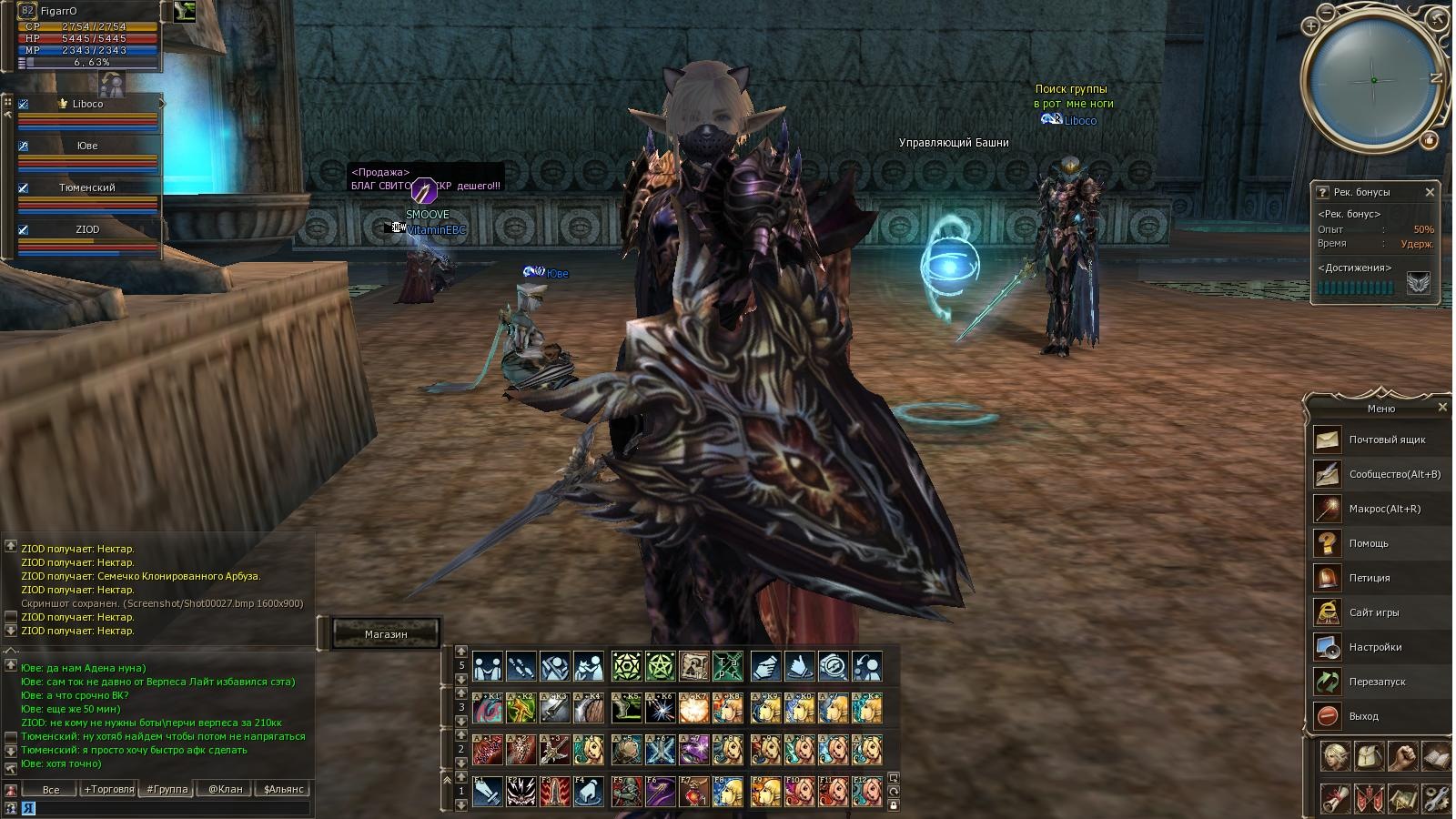Image resolution: width=1456 pixels, height=819 pixels.
Task: Switch to the @Клан chat tab
Action: click(225, 789)
